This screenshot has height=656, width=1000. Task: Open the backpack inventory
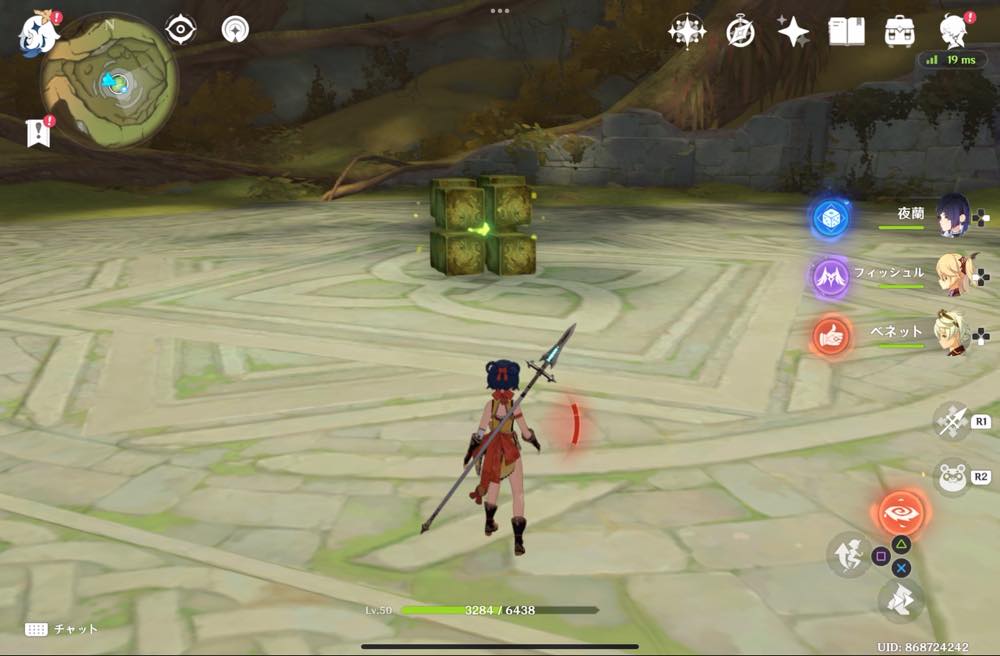pyautogui.click(x=899, y=32)
